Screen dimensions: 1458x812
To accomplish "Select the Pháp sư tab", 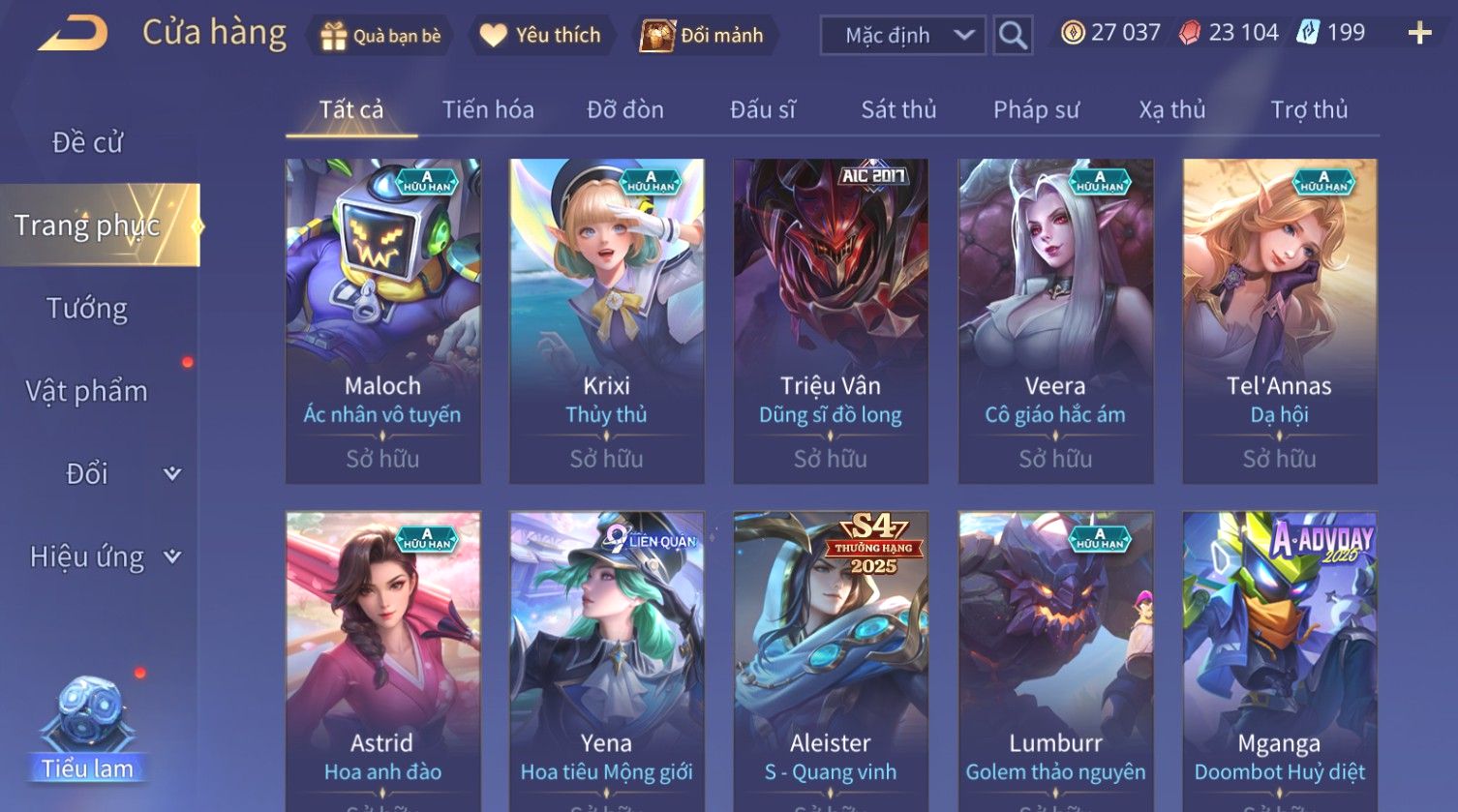I will tap(1036, 109).
